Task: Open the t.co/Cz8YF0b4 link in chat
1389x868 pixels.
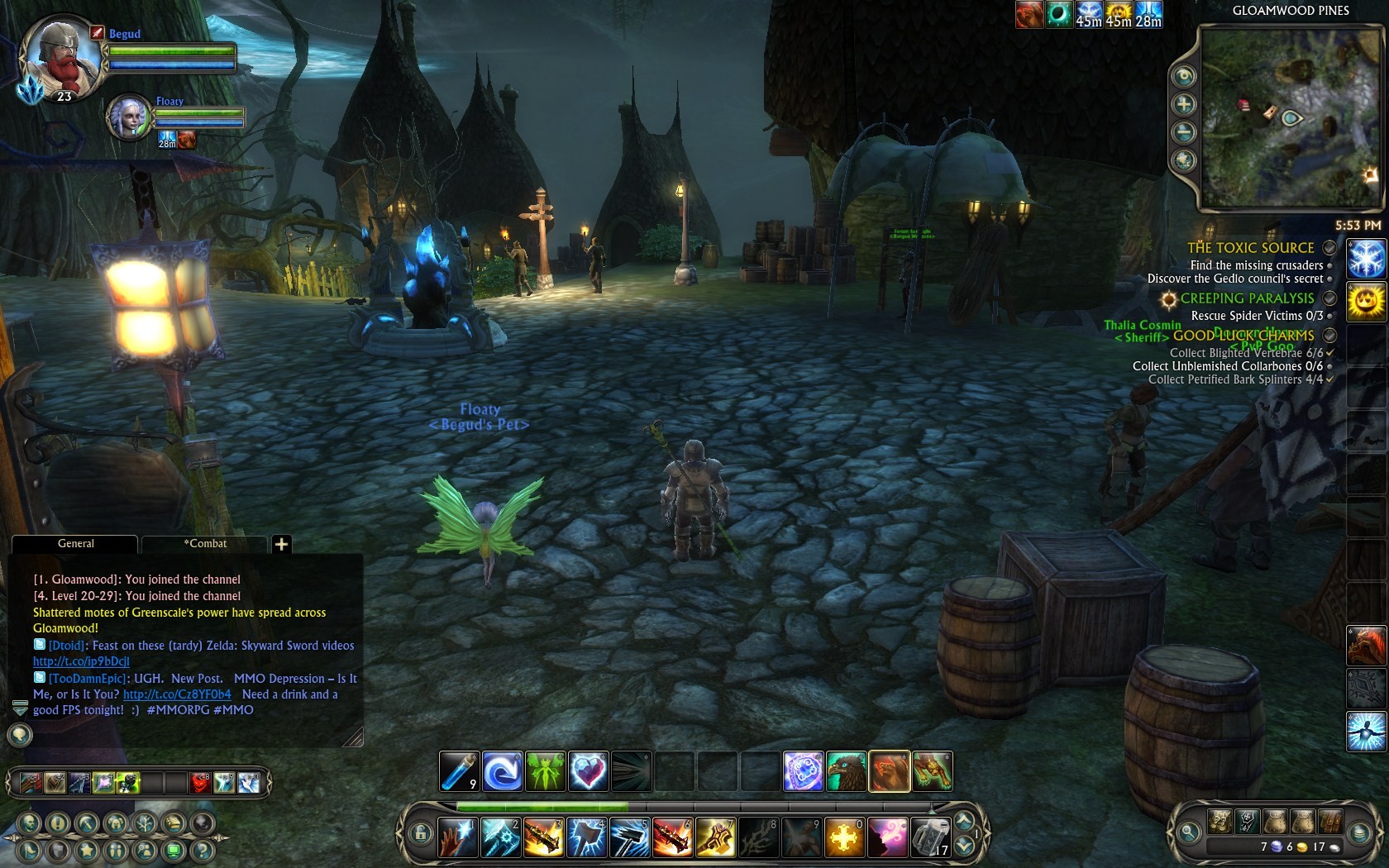Action: [x=177, y=694]
